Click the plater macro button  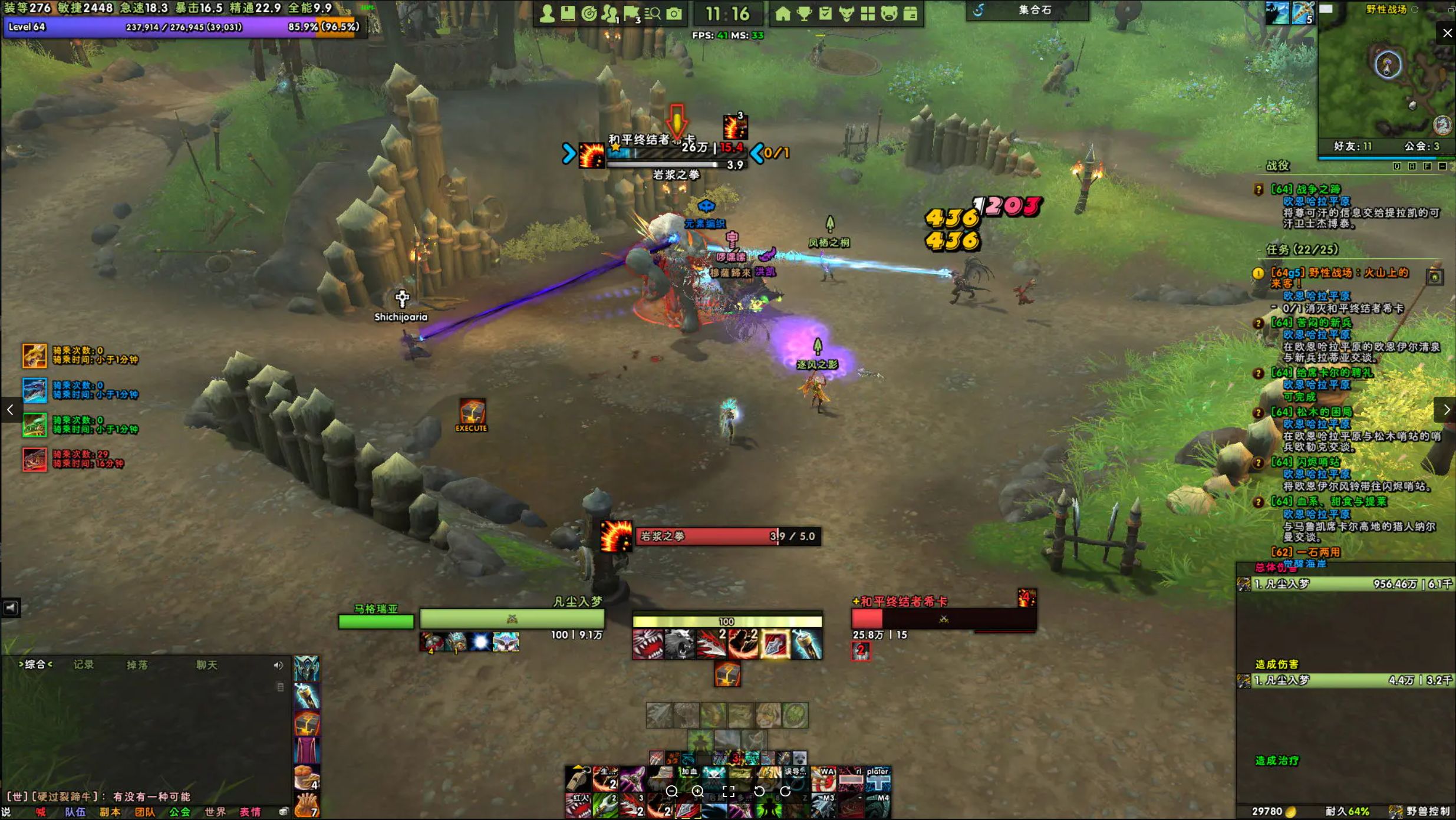[878, 779]
